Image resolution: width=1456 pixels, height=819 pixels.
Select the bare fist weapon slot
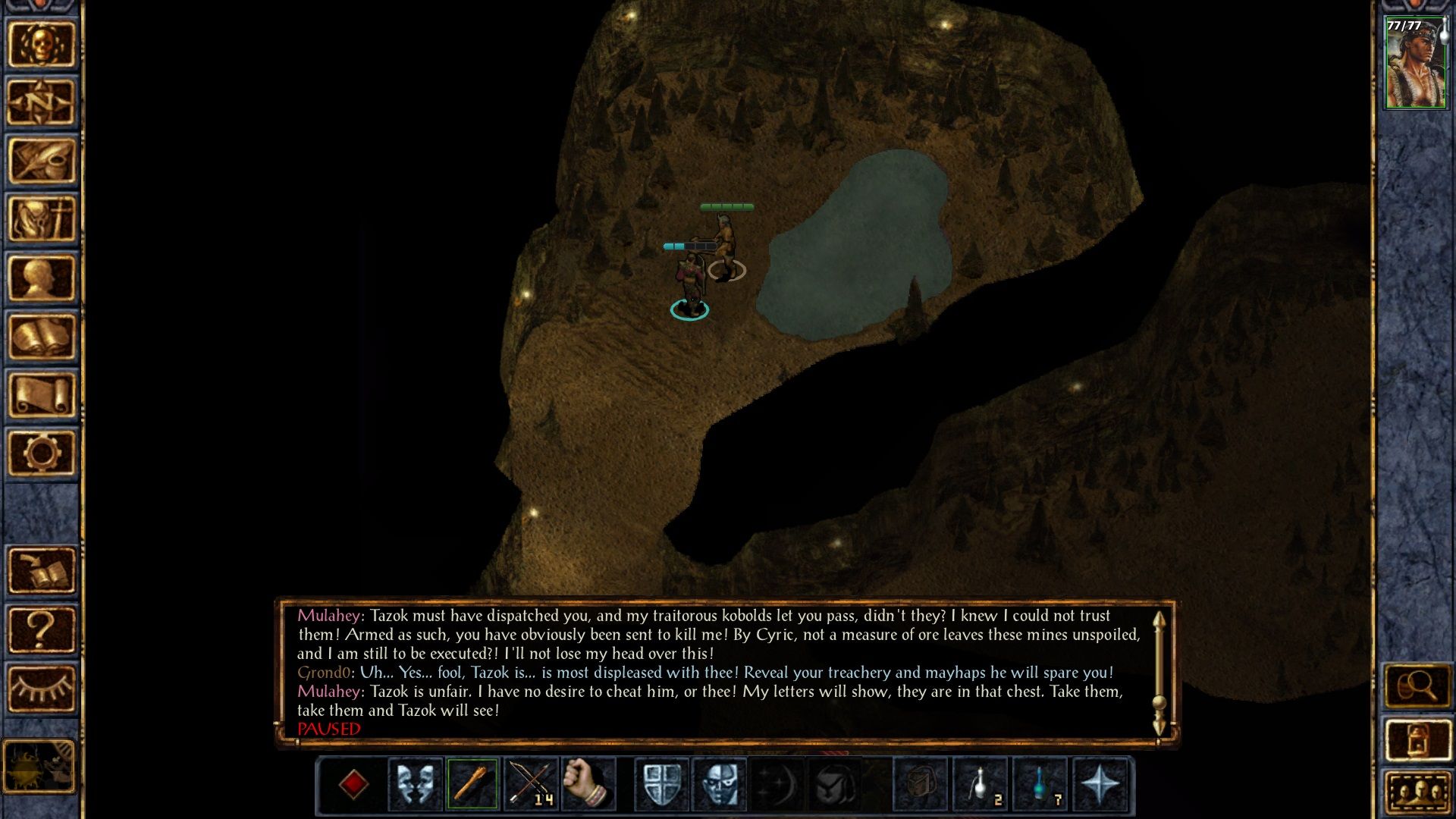click(588, 784)
